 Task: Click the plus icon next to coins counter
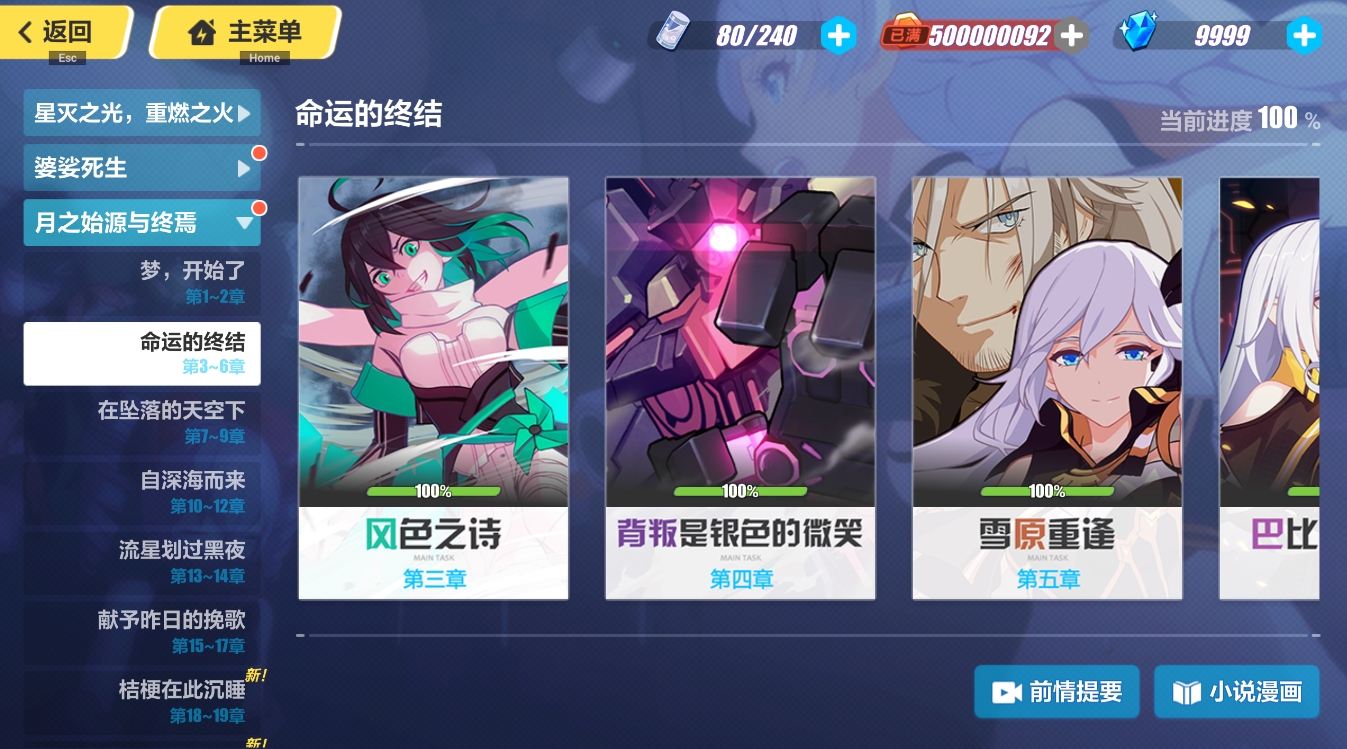[x=1071, y=35]
